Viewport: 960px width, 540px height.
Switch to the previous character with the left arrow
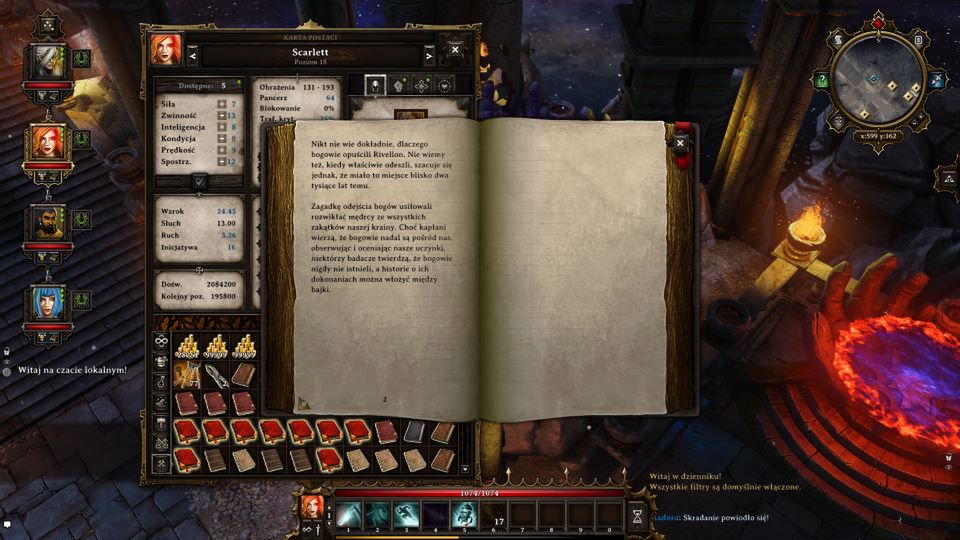point(192,56)
